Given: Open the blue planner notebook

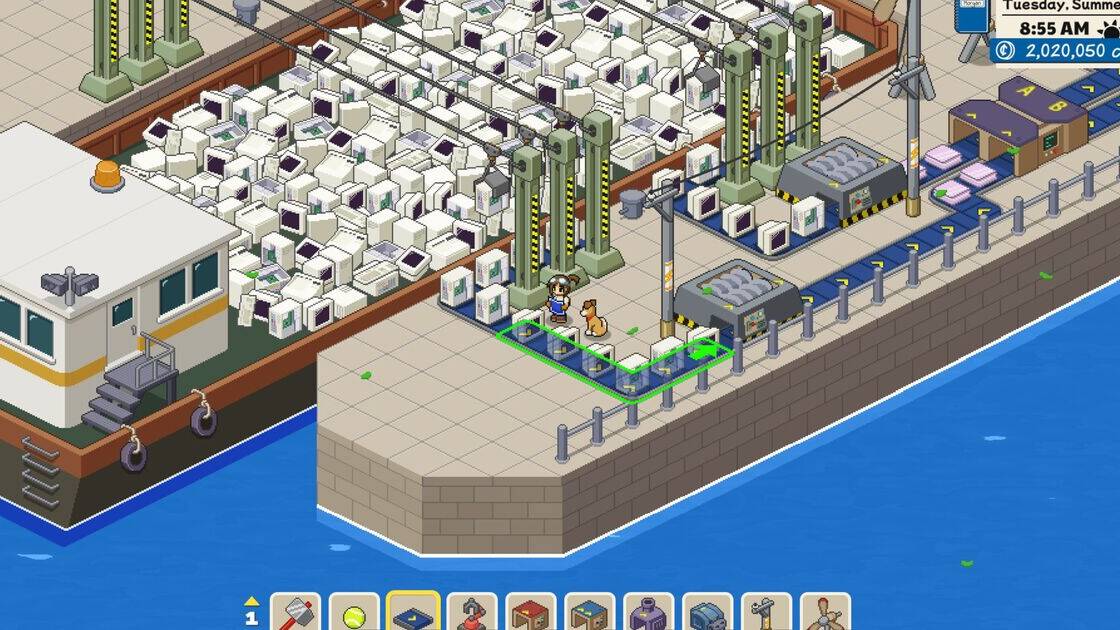Looking at the screenshot, I should point(972,16).
